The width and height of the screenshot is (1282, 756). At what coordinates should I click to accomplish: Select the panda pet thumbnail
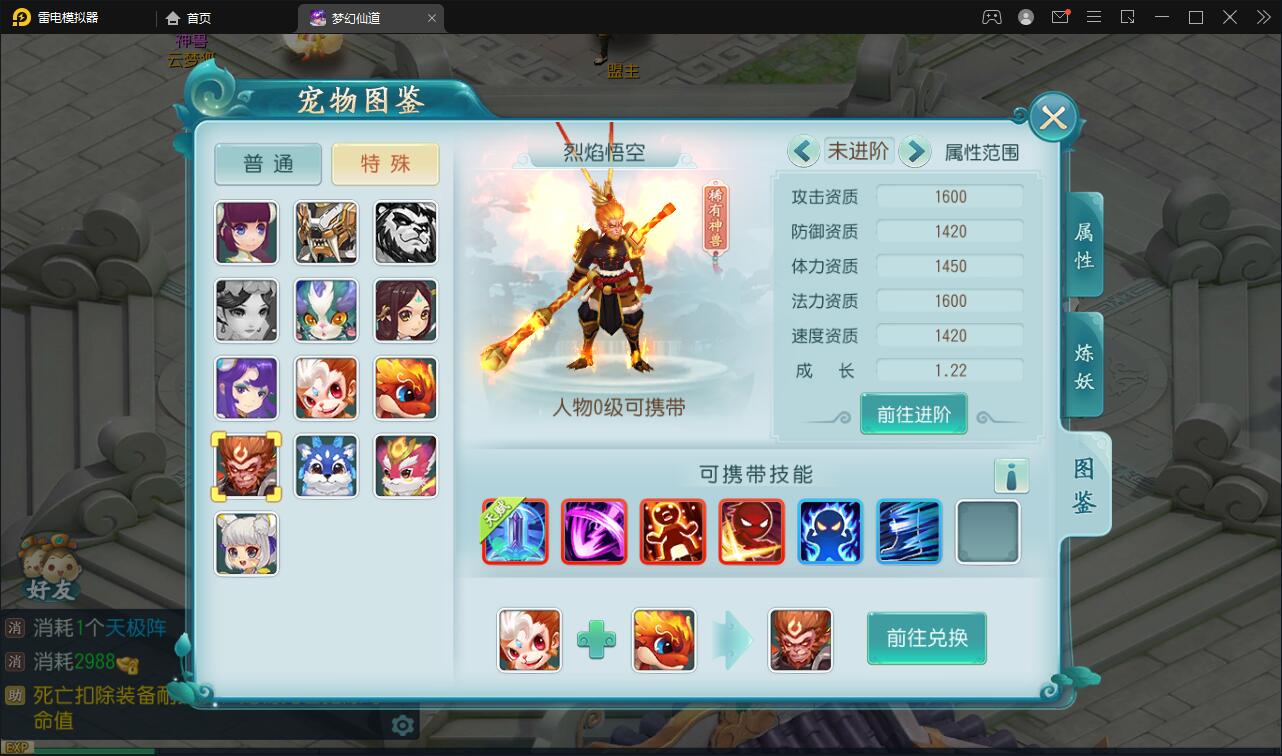point(405,232)
